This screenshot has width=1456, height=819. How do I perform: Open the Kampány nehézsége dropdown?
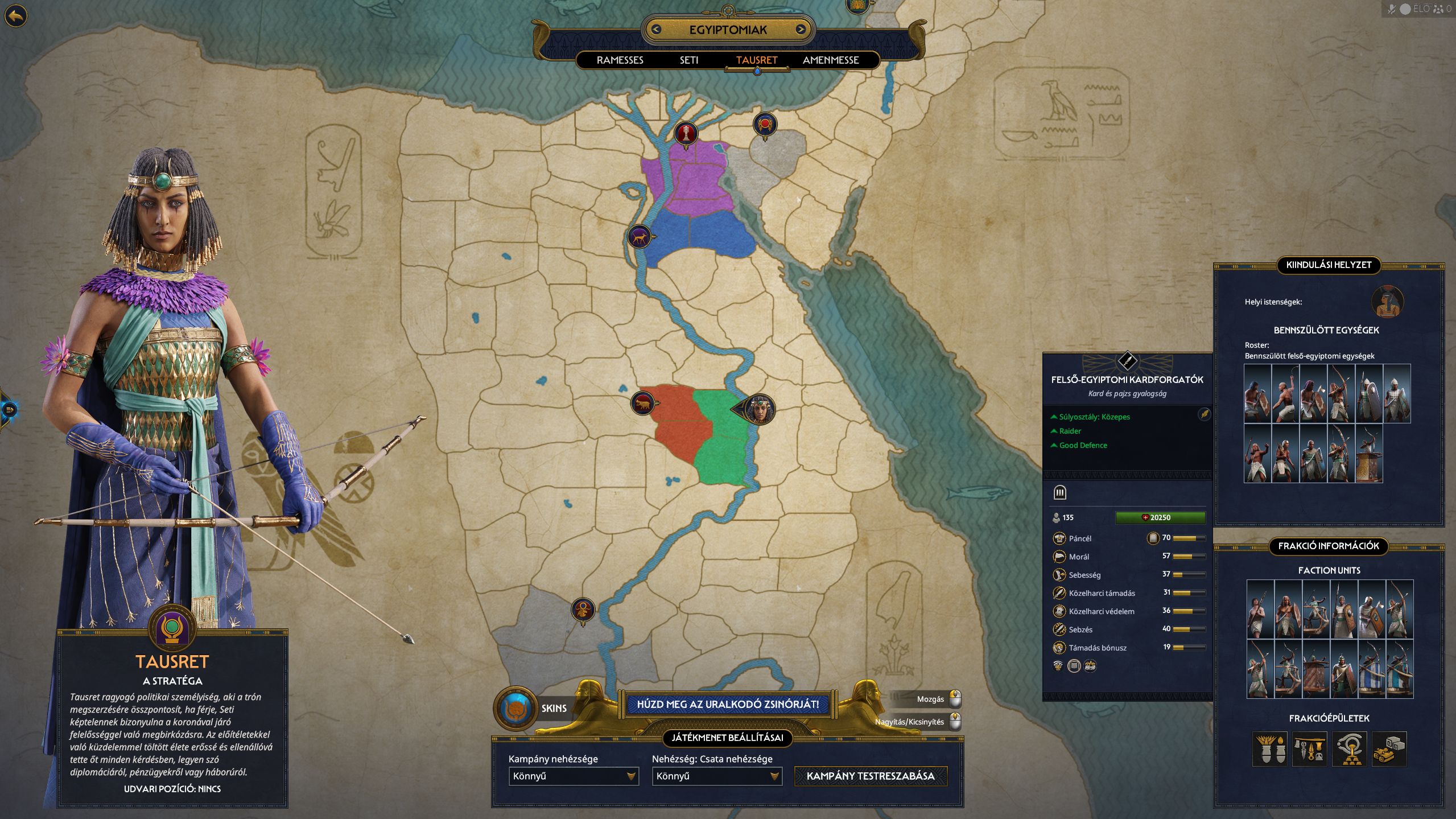574,776
